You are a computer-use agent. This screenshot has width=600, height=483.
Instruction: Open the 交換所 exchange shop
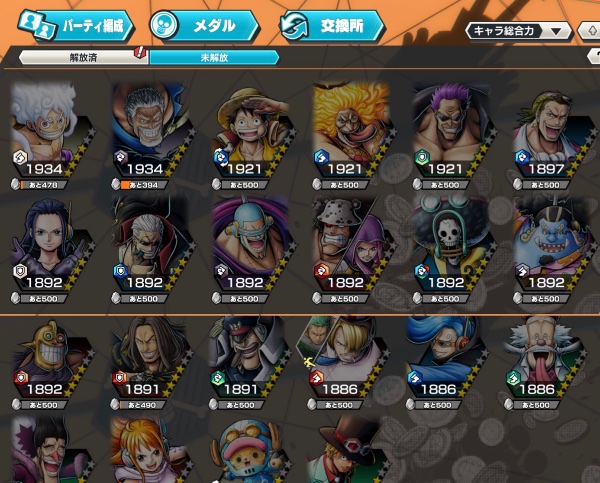pos(334,24)
